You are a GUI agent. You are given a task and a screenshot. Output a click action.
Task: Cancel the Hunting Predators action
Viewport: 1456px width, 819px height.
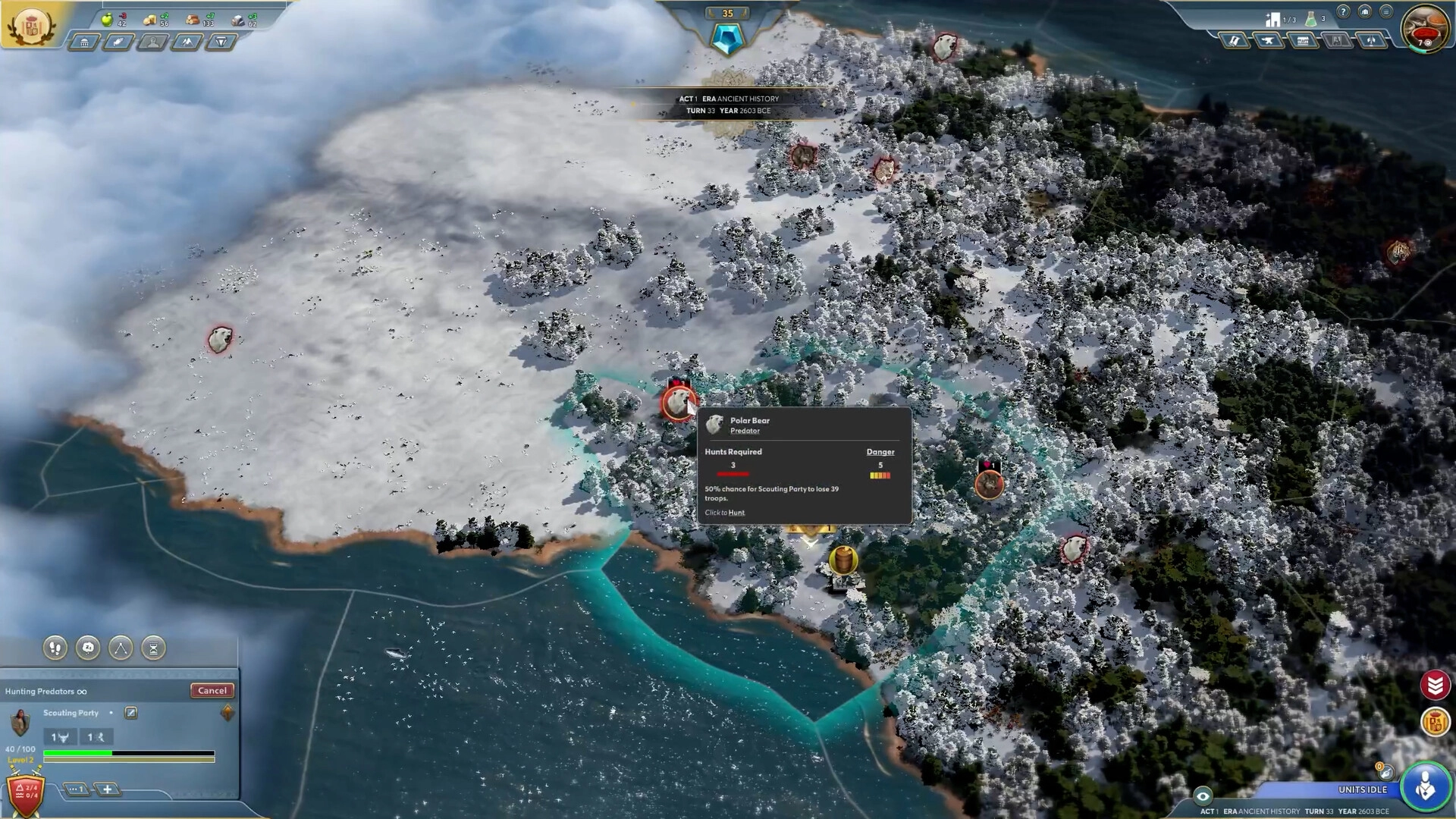click(212, 690)
